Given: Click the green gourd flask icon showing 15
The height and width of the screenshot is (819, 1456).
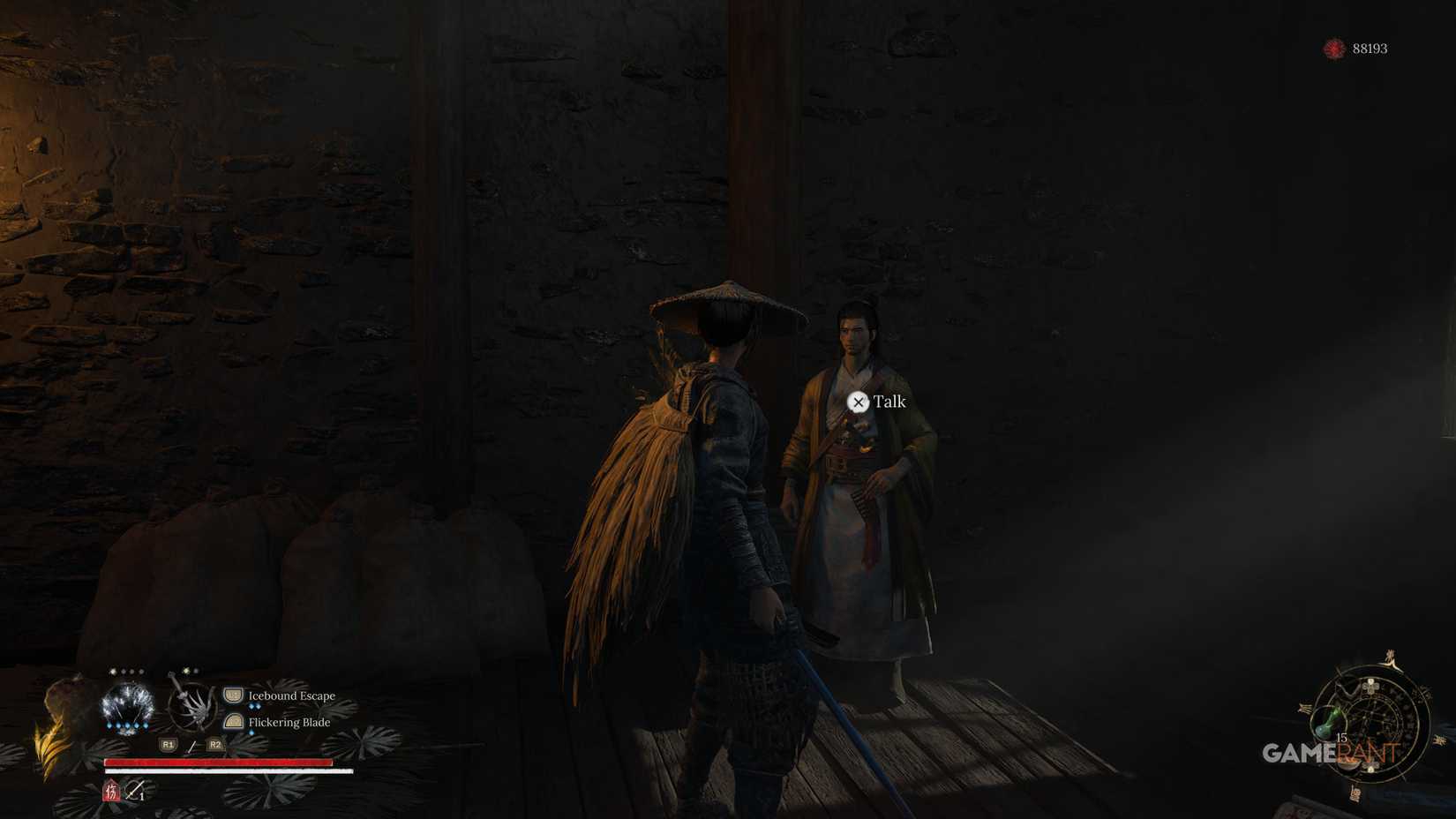Looking at the screenshot, I should tap(1328, 722).
